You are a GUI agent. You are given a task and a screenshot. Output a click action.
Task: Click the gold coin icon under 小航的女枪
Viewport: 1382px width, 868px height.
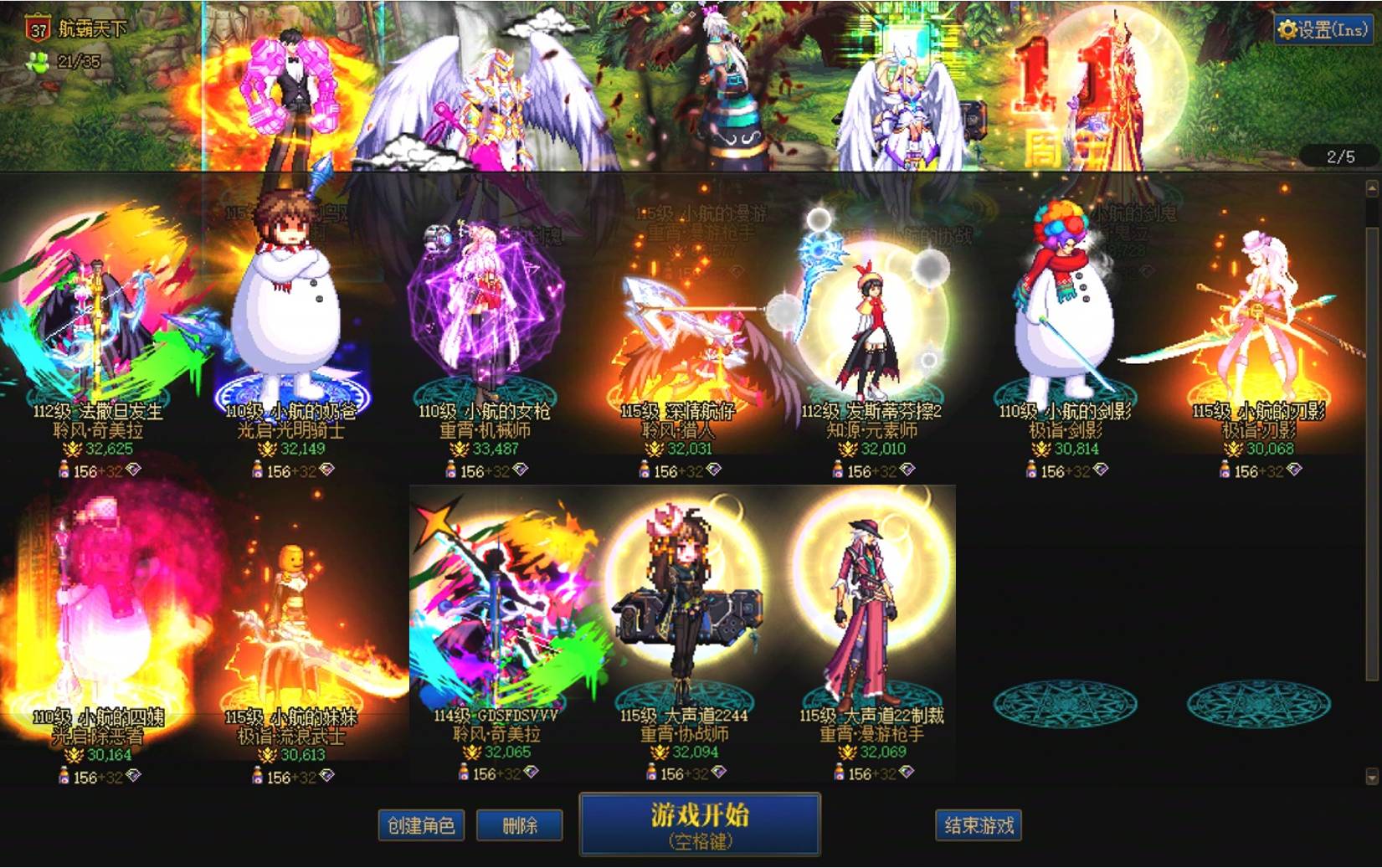[460, 449]
